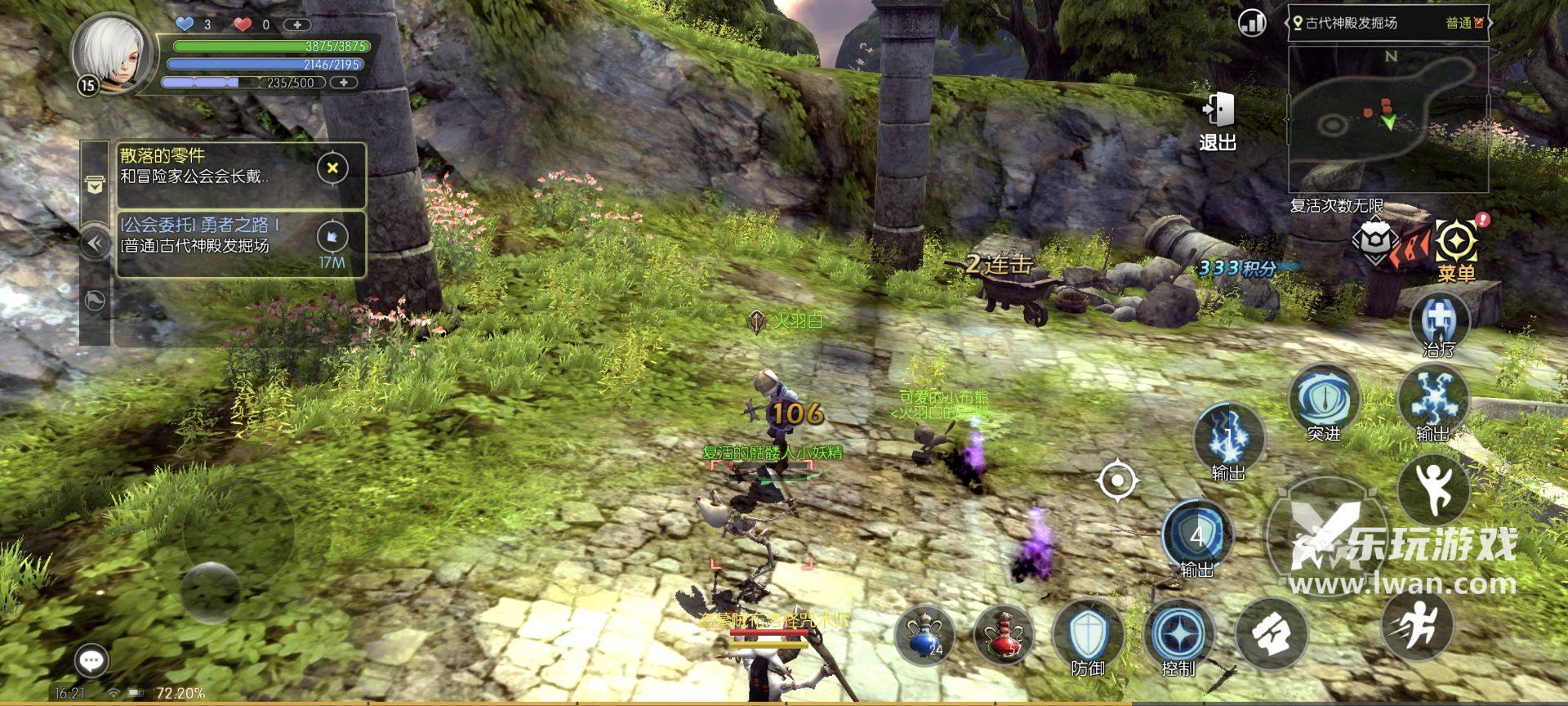Activate the 治疗 healing skill
Viewport: 1568px width, 706px height.
(x=1439, y=324)
